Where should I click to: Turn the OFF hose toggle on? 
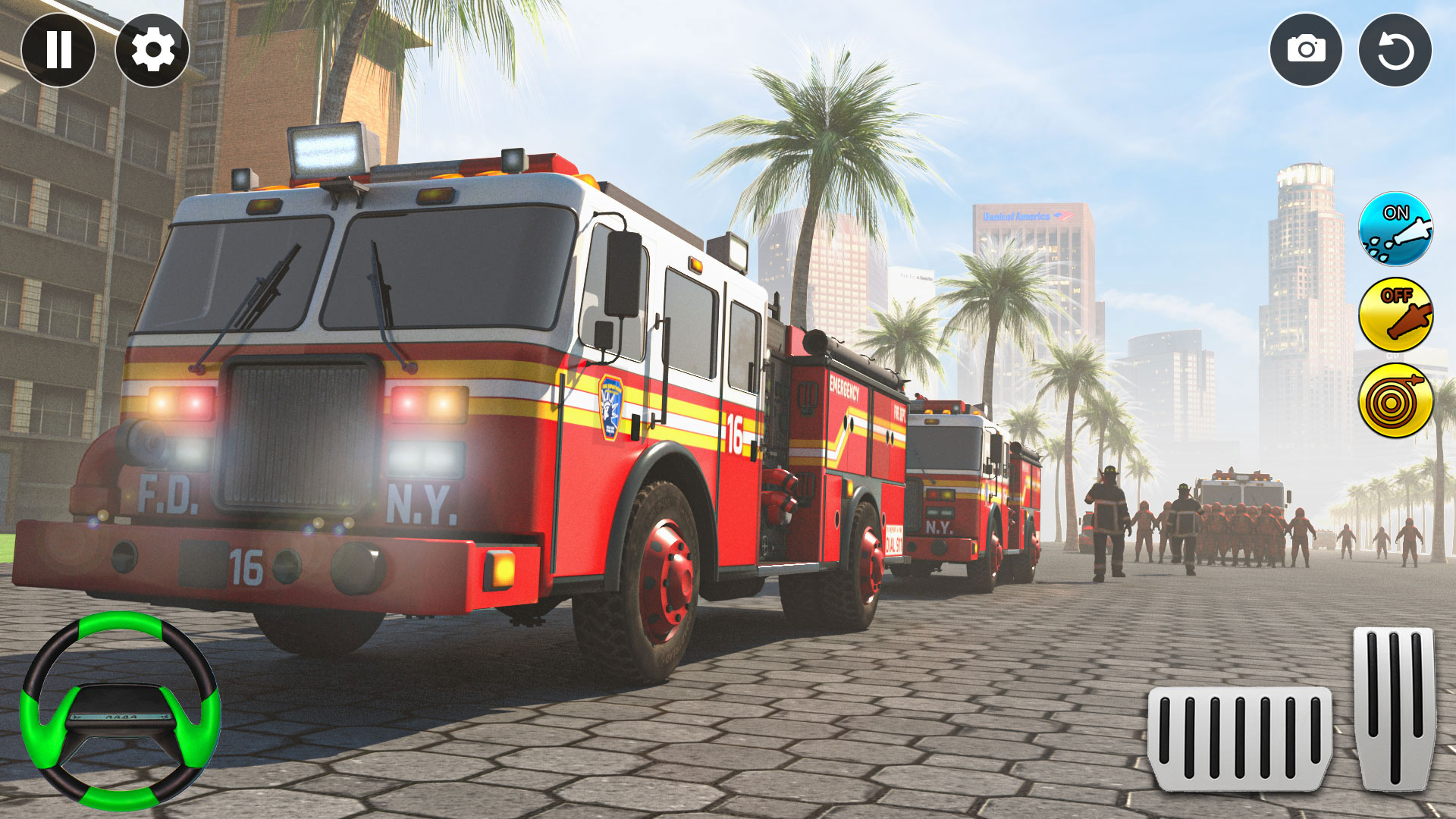(1394, 315)
